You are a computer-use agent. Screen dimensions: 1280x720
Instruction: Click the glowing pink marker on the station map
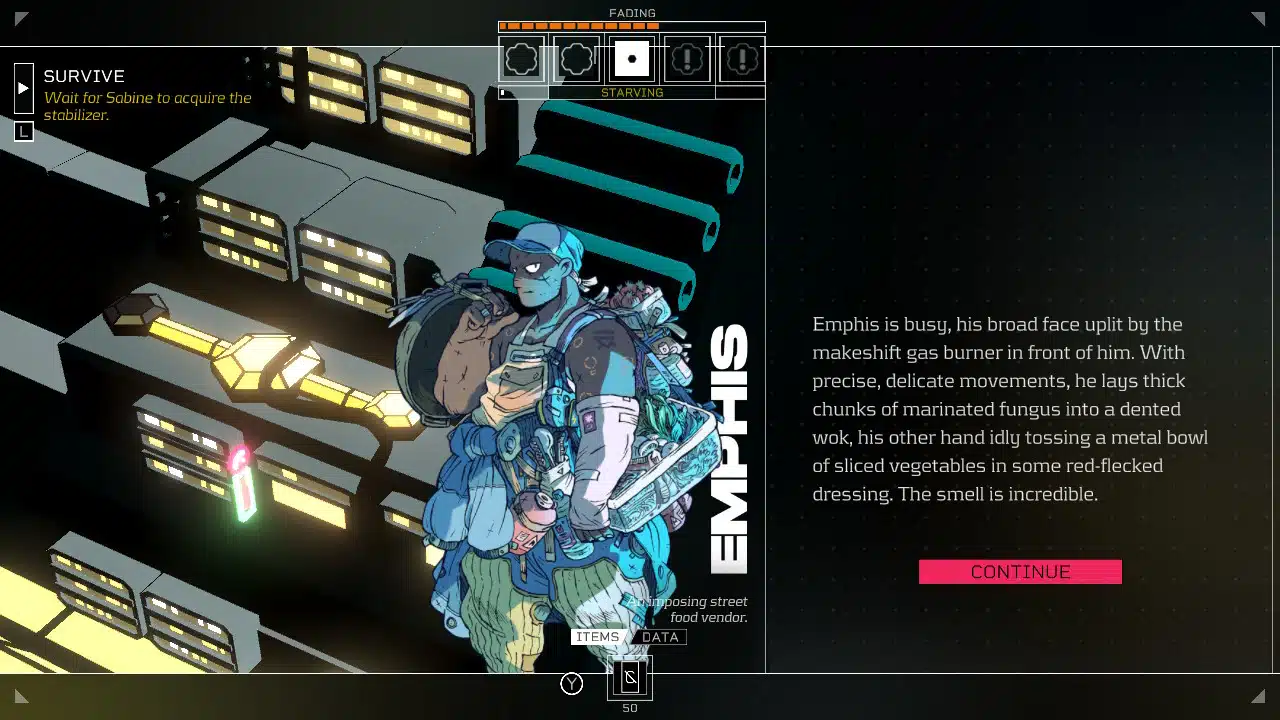240,465
